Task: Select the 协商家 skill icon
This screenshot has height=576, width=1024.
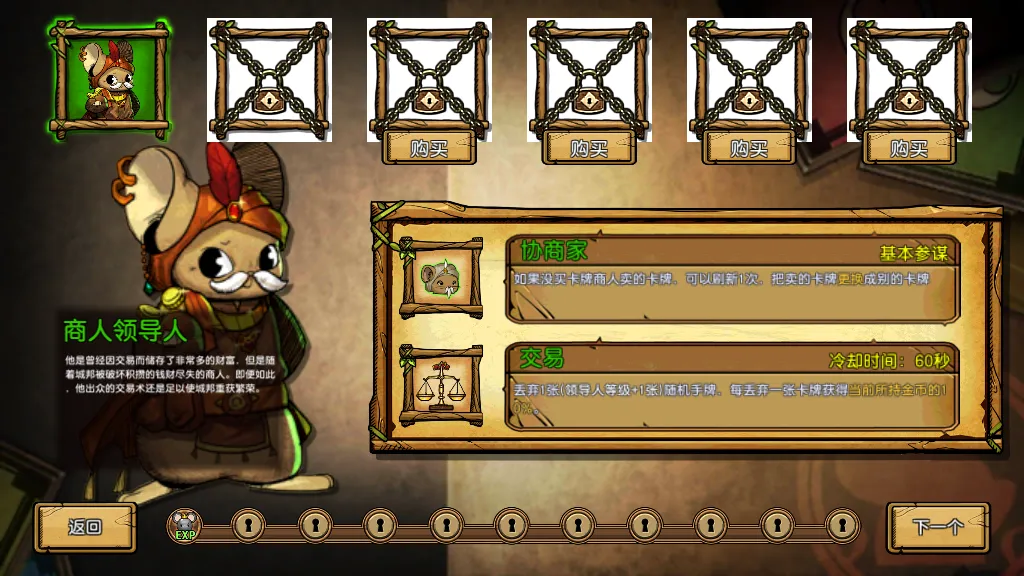Action: pos(441,278)
